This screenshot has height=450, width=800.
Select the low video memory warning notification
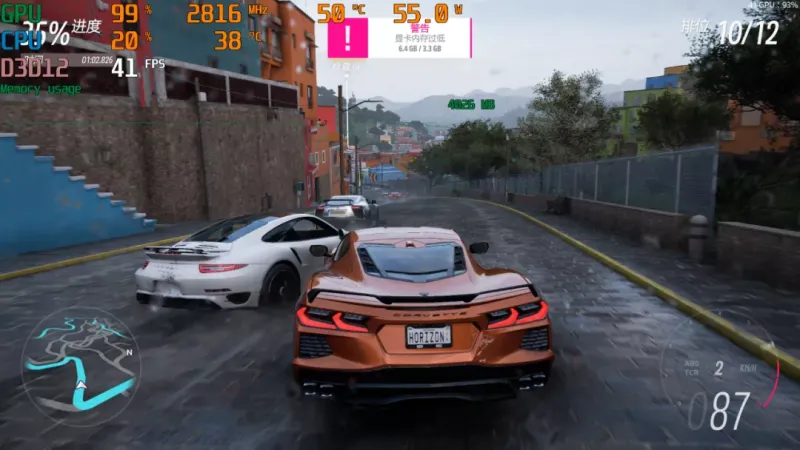click(400, 38)
